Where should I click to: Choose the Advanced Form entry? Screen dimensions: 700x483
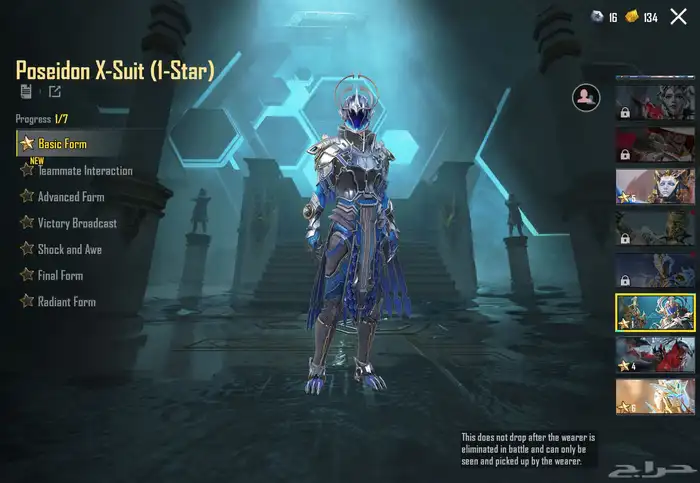(70, 197)
